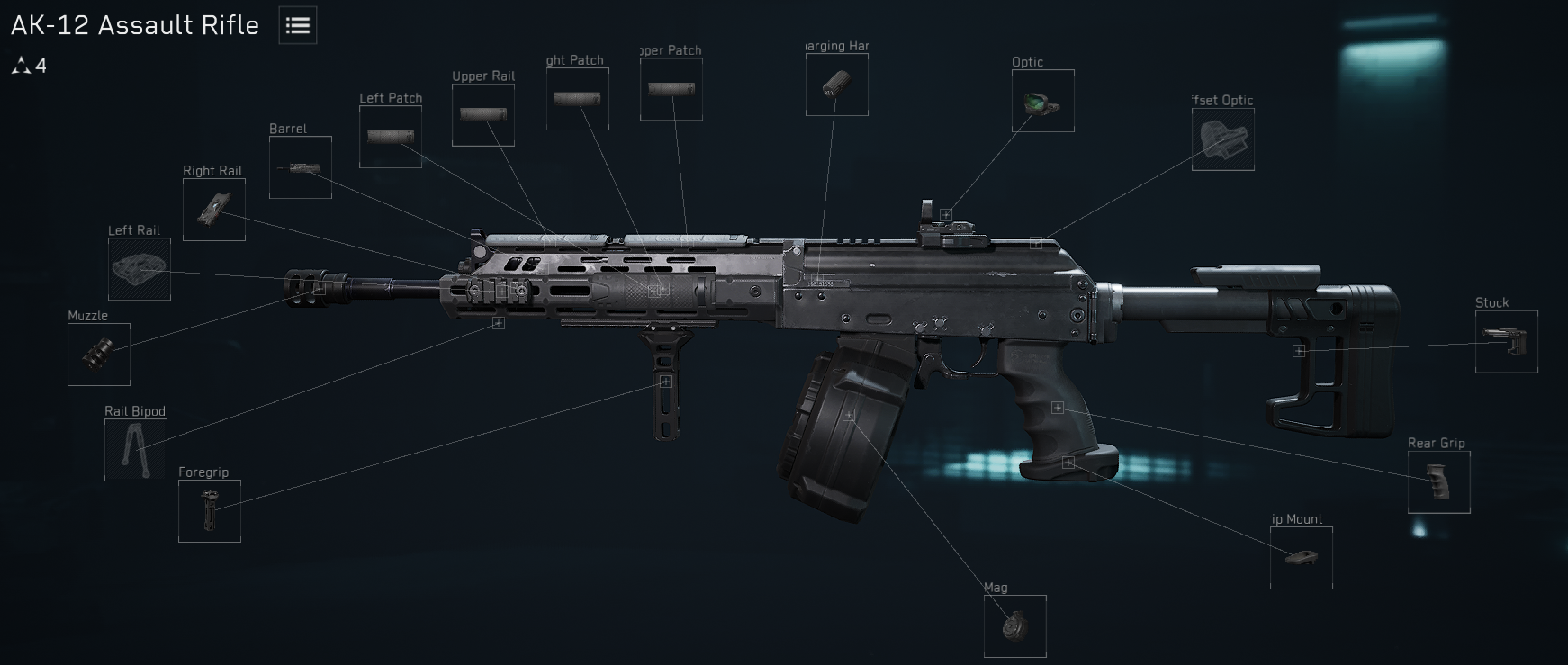Image resolution: width=1568 pixels, height=665 pixels.
Task: Select the Left Patch attachment
Action: tap(391, 136)
